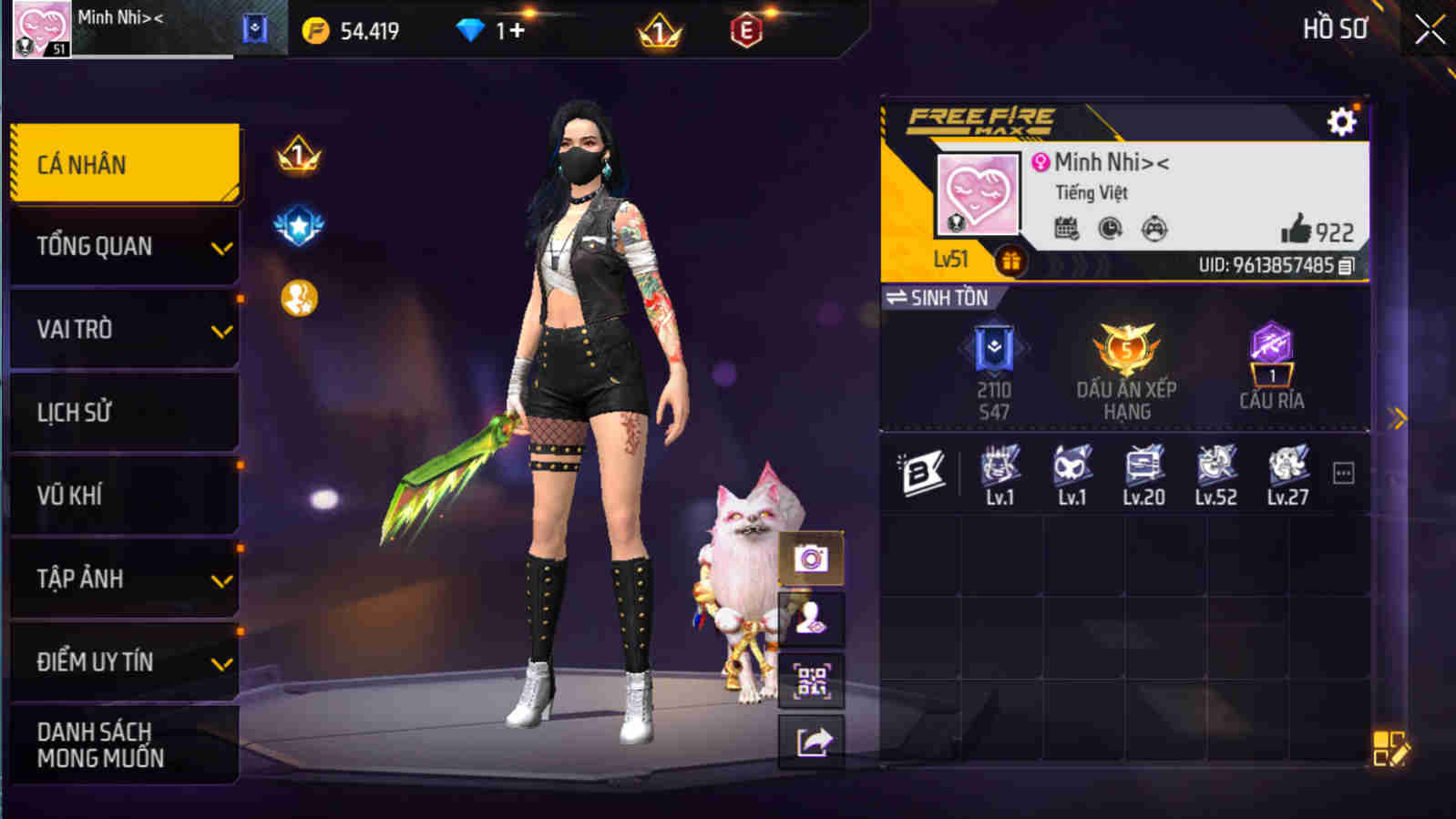Click the share arrow icon
Image resolution: width=1456 pixels, height=819 pixels.
click(810, 740)
